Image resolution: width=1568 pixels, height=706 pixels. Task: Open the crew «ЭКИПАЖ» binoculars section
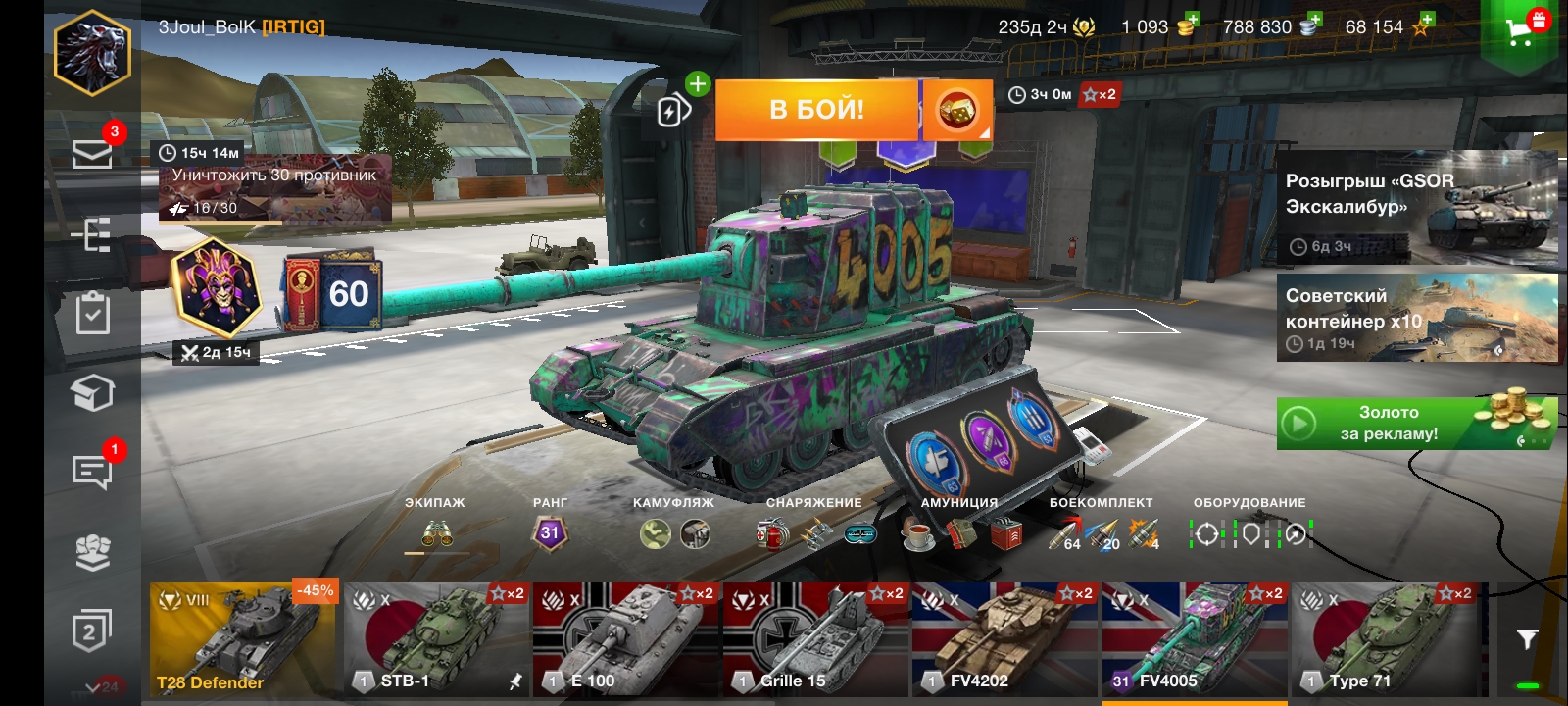click(436, 533)
